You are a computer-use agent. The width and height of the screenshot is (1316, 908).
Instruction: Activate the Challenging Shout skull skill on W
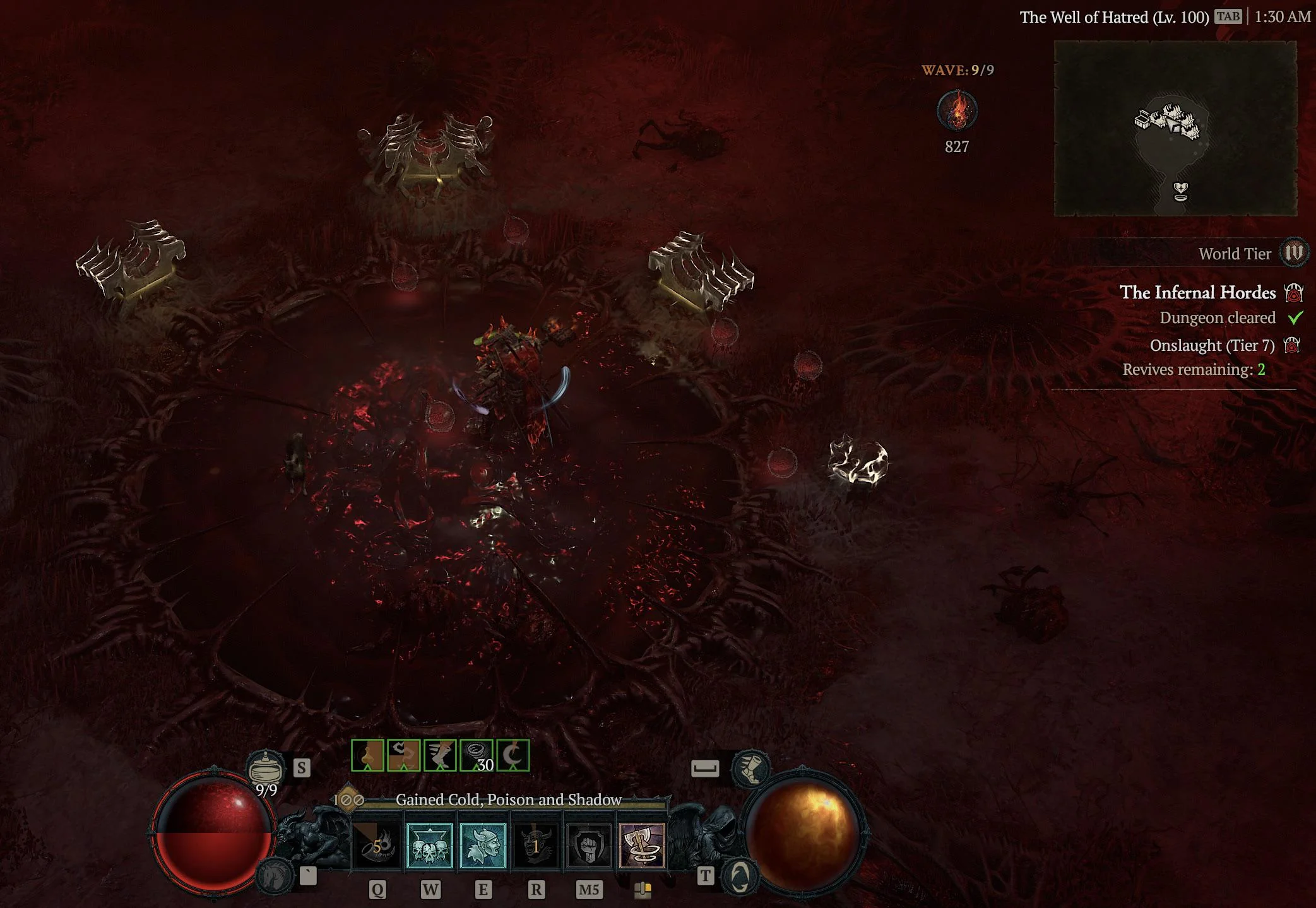(x=431, y=846)
